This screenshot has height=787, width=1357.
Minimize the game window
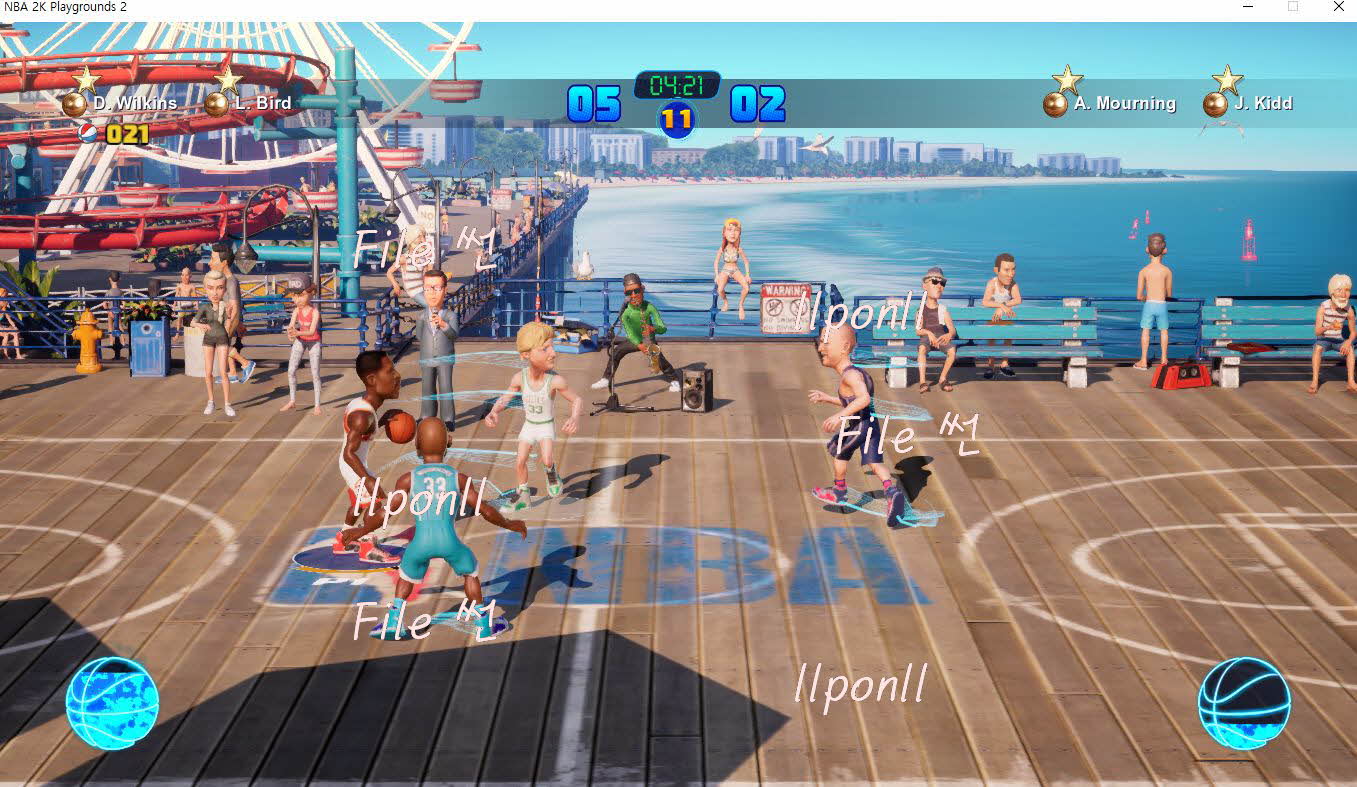coord(1248,7)
